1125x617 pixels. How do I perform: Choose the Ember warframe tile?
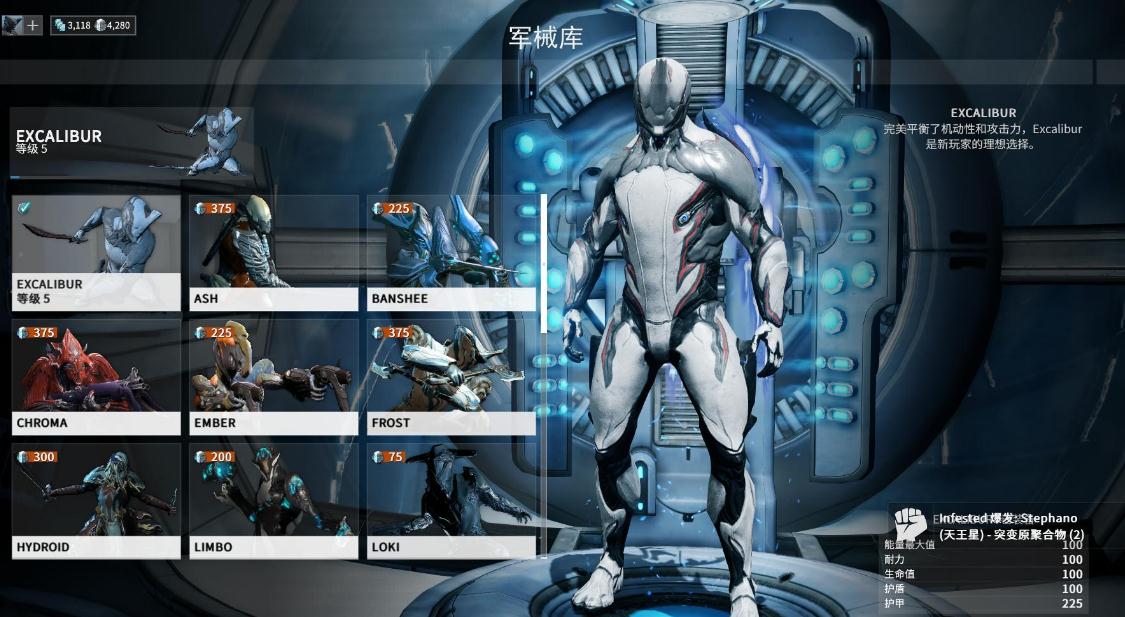(273, 376)
